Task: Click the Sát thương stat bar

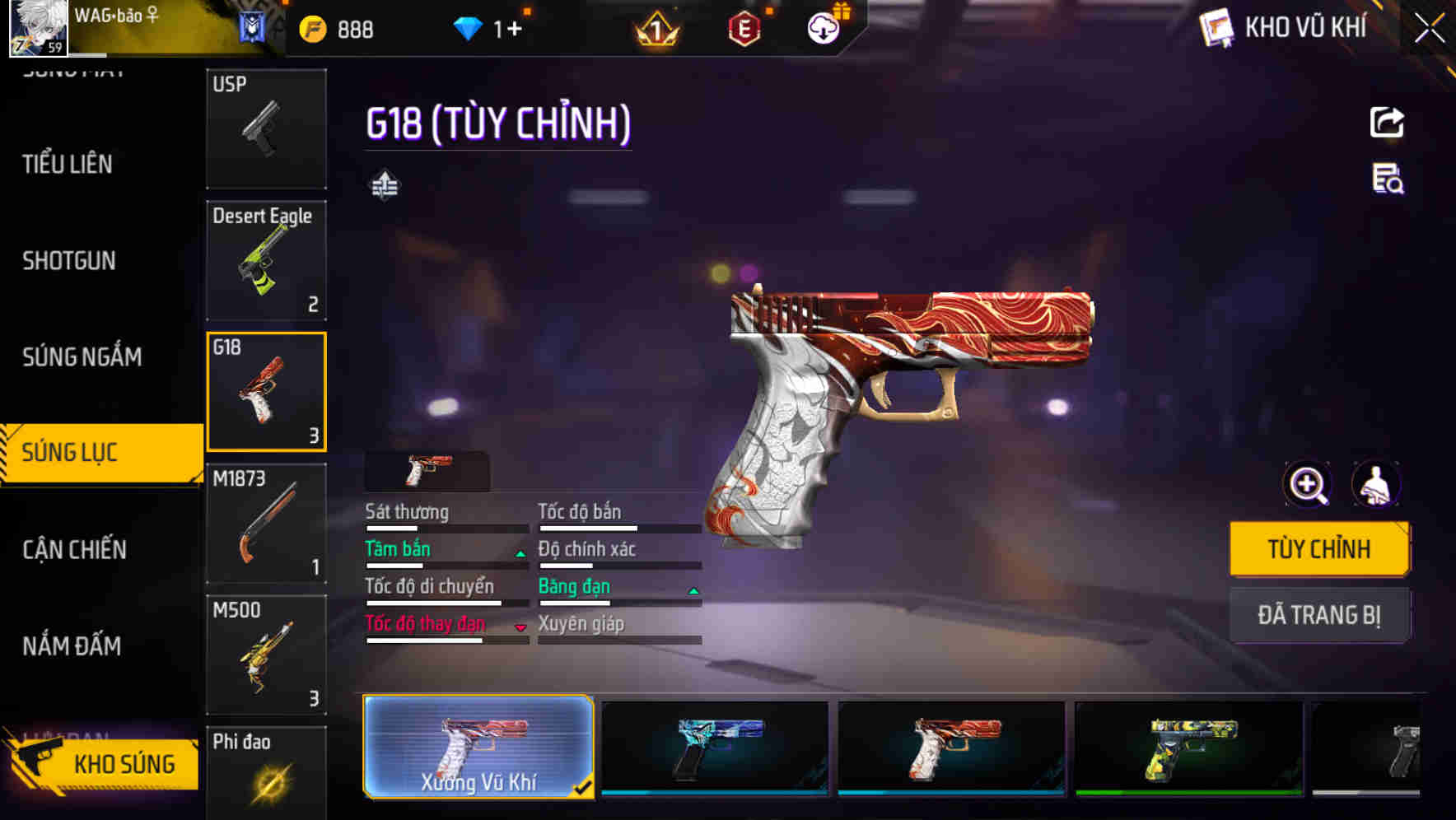Action: (446, 527)
